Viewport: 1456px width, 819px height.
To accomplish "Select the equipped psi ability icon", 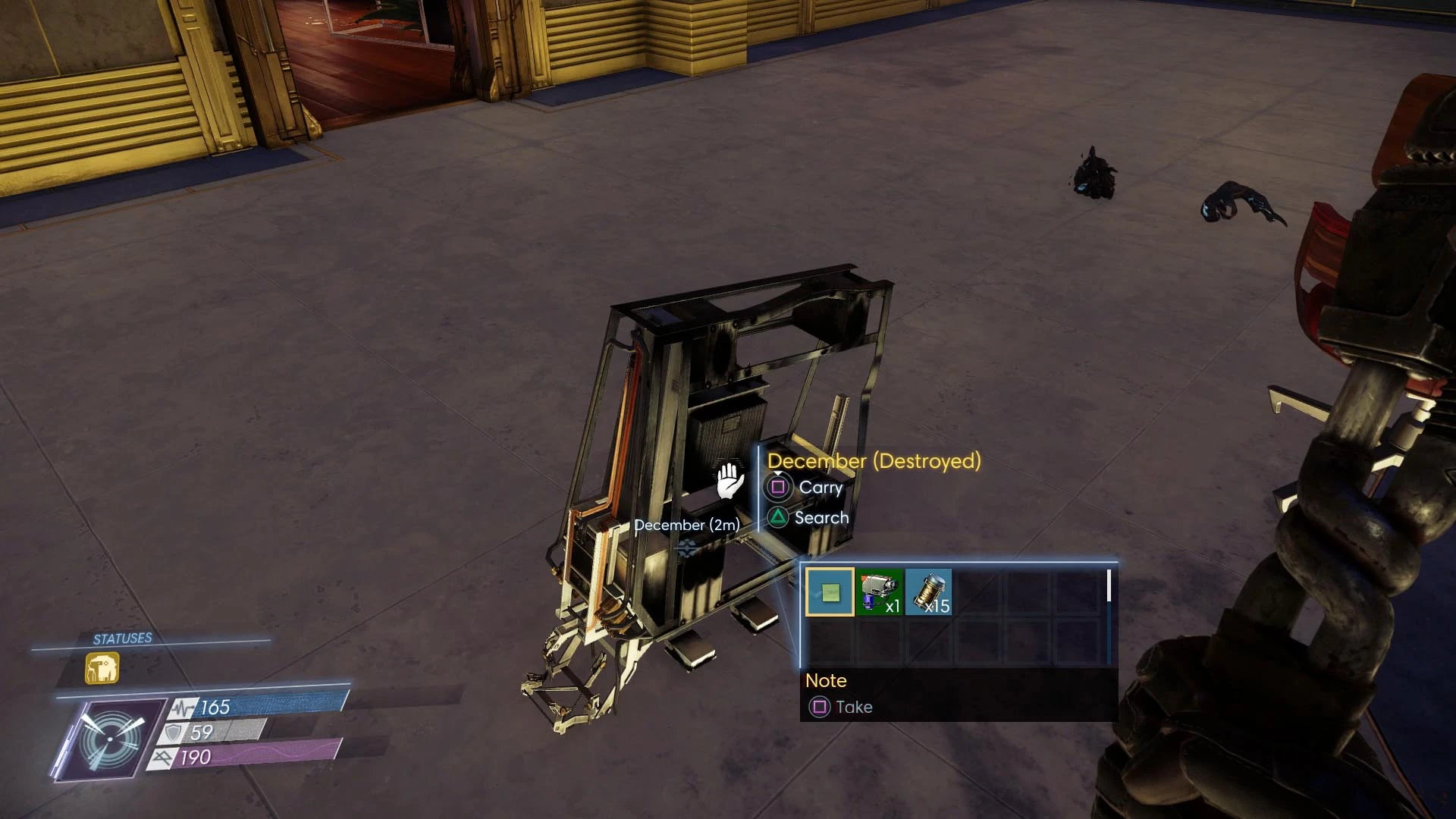I will [x=111, y=739].
